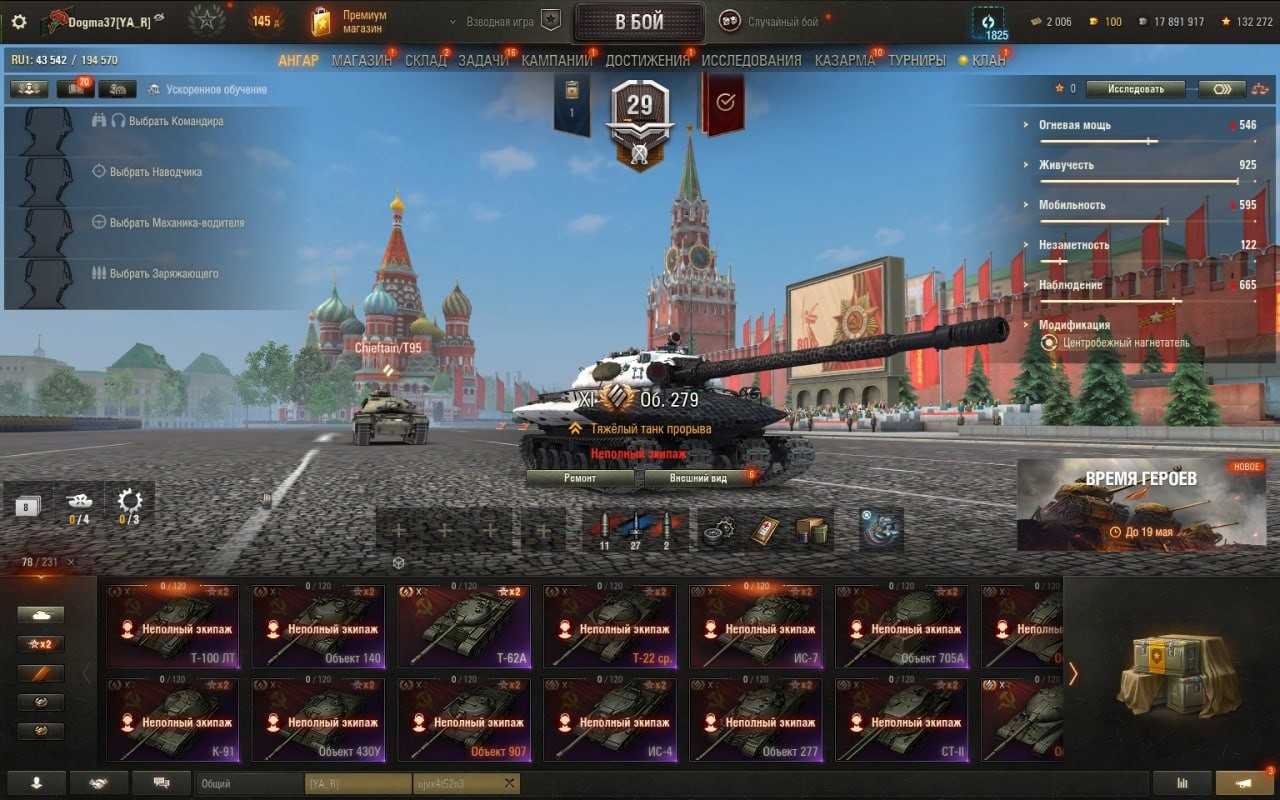1280x800 pixels.
Task: Go to the ЗАДАЧИ tab
Action: (x=484, y=60)
